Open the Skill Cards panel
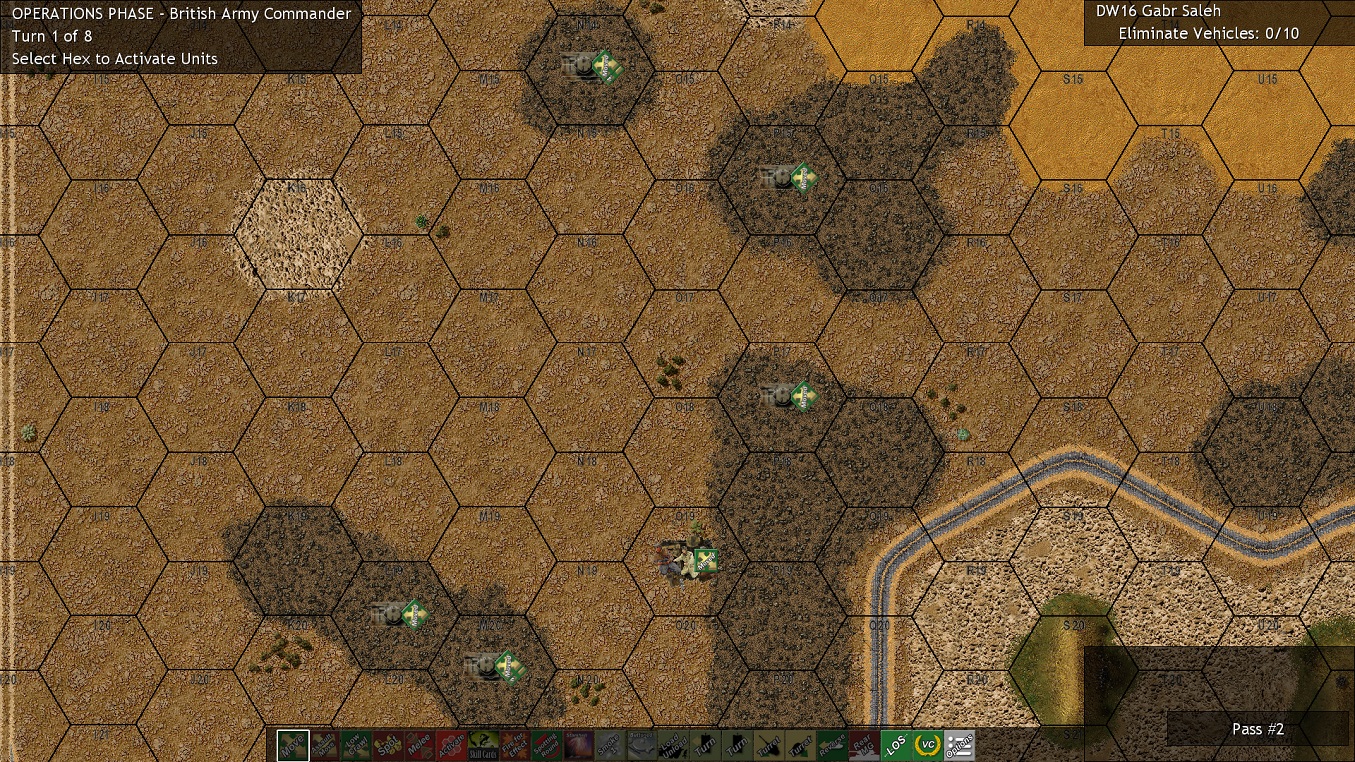The height and width of the screenshot is (762, 1355). 482,744
